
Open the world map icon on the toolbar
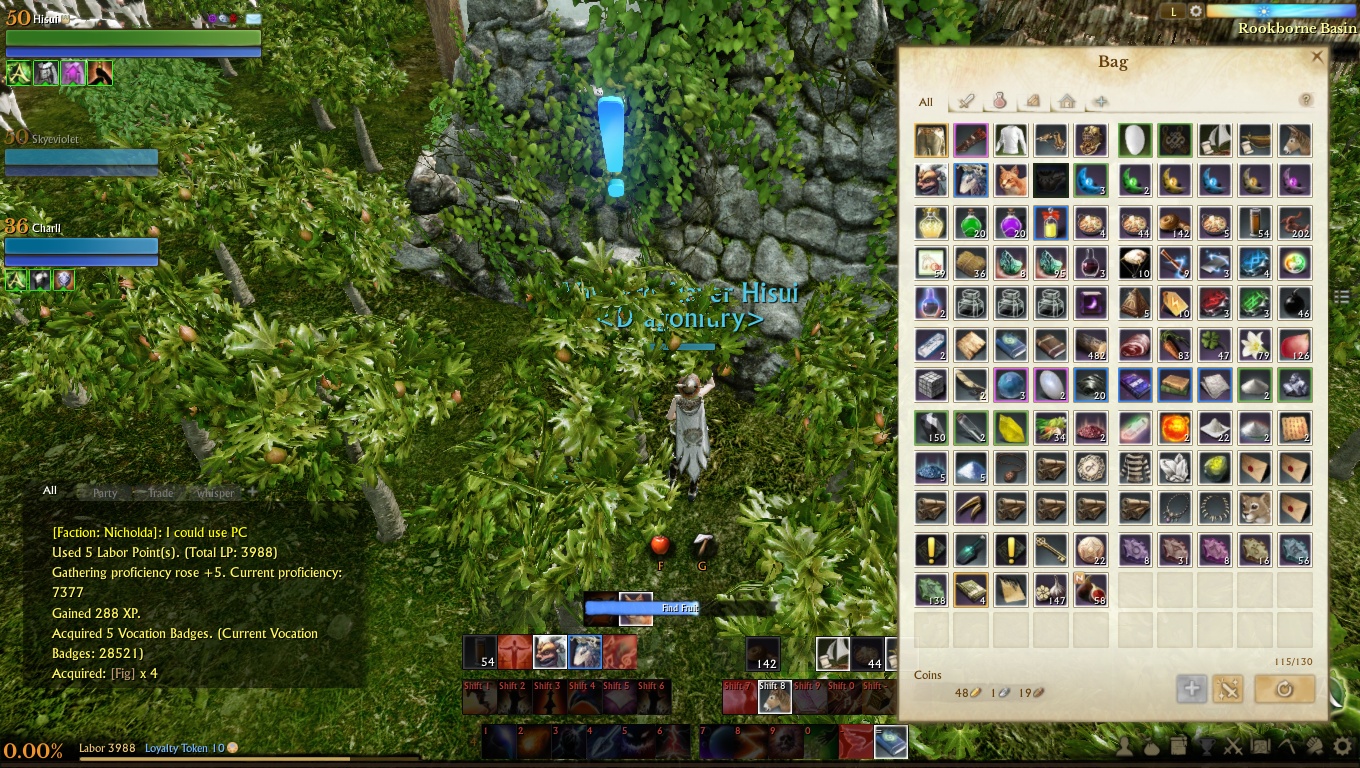point(1260,747)
